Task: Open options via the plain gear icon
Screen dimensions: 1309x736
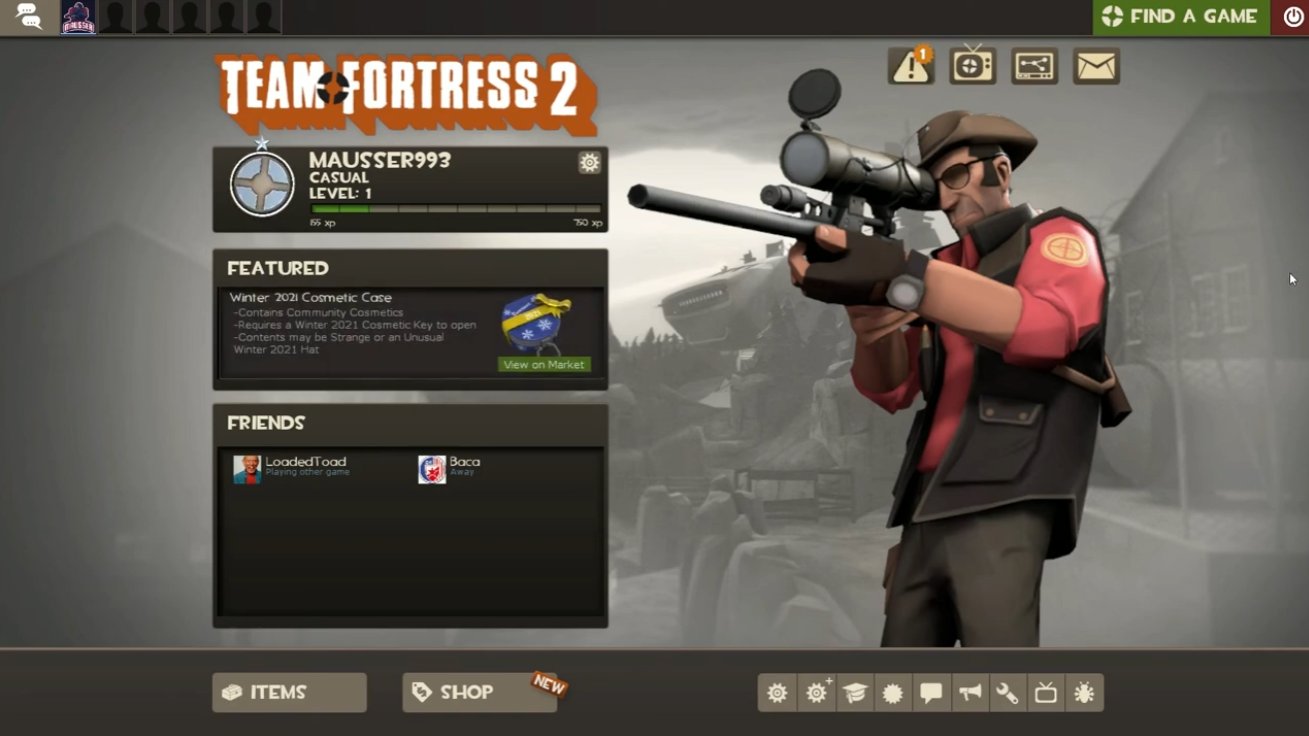Action: (x=777, y=693)
